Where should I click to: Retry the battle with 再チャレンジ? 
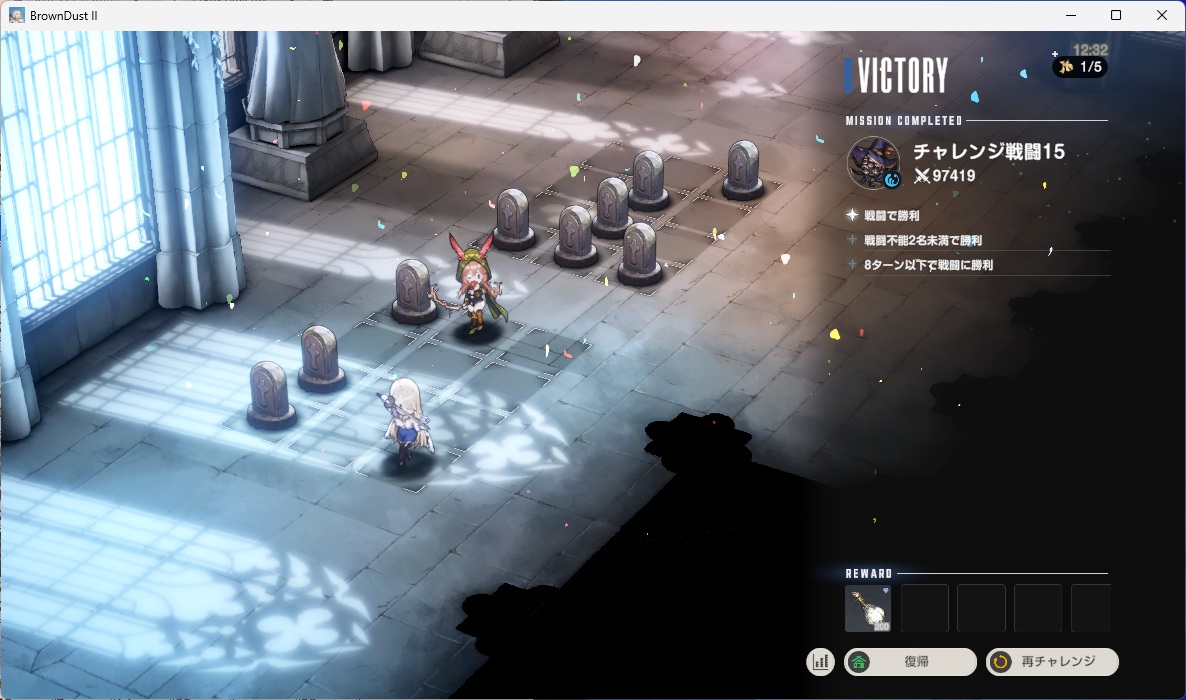coord(1052,662)
